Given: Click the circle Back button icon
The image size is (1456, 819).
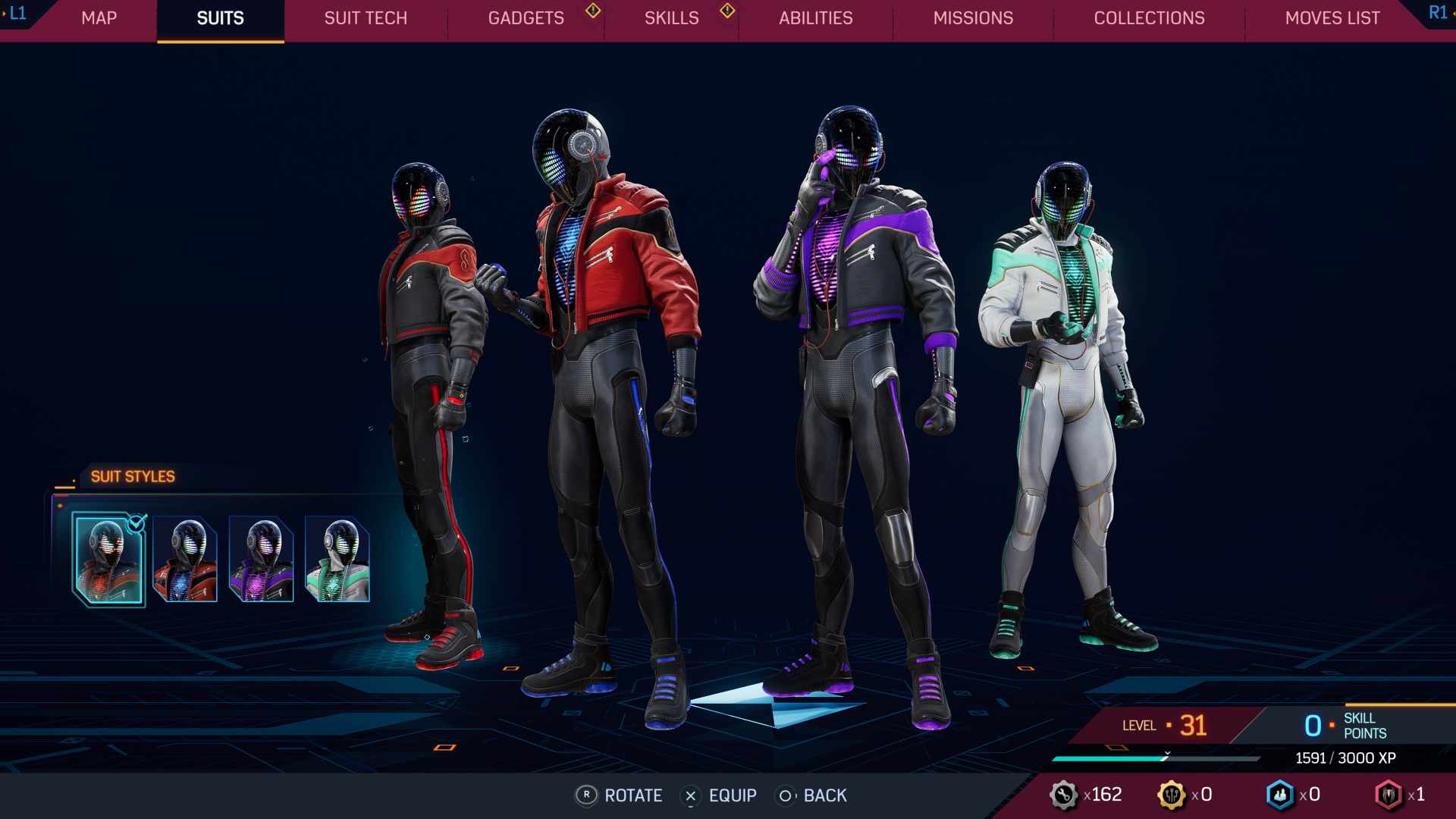Looking at the screenshot, I should 784,795.
